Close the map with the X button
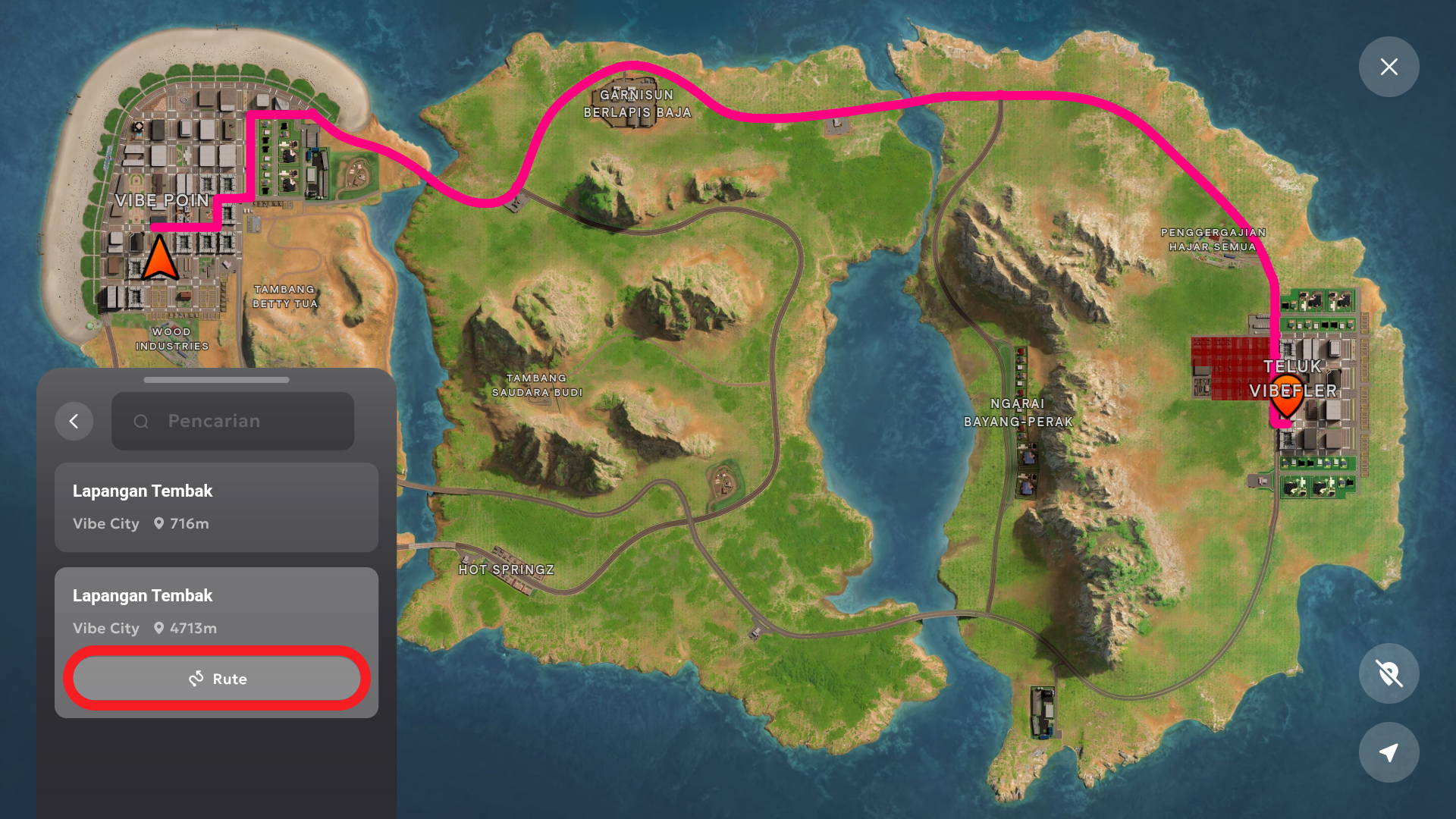Image resolution: width=1456 pixels, height=819 pixels. click(x=1389, y=67)
